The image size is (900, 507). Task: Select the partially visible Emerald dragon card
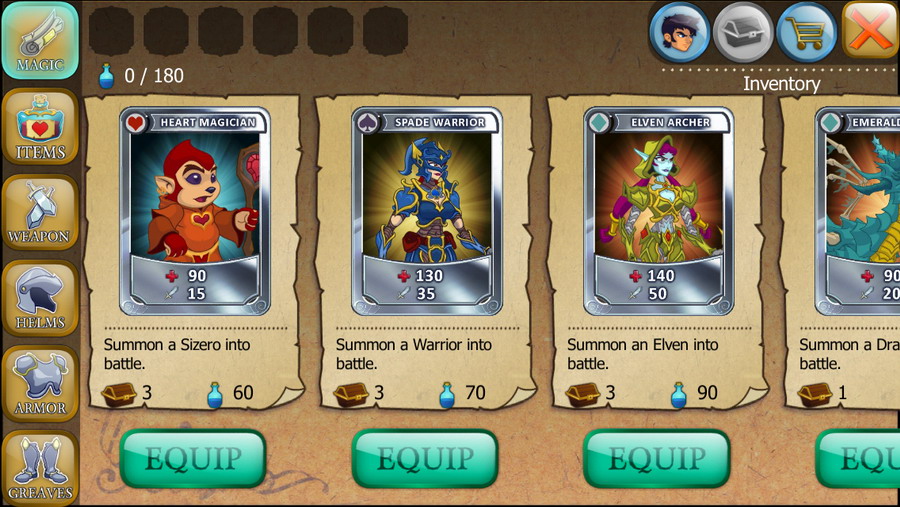(x=860, y=211)
